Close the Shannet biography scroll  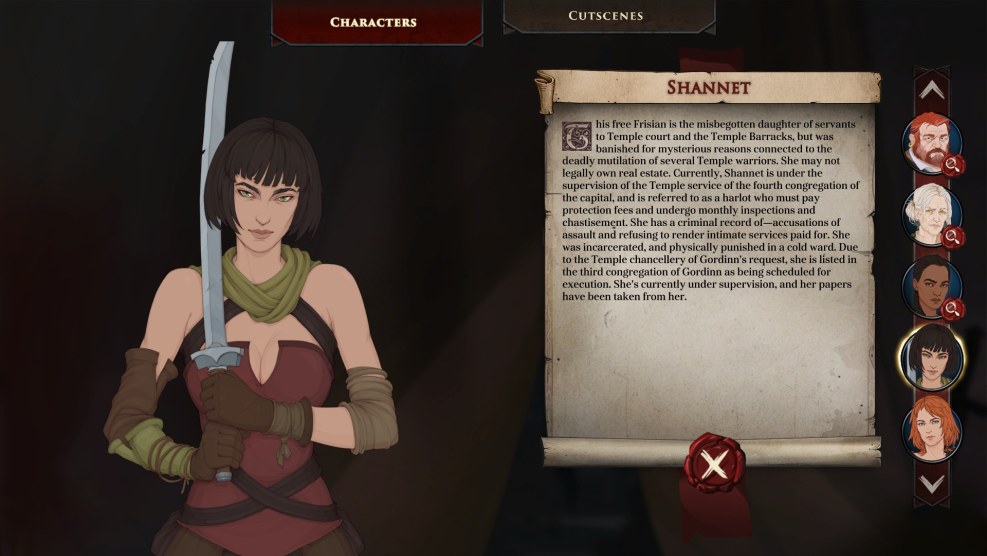[712, 463]
